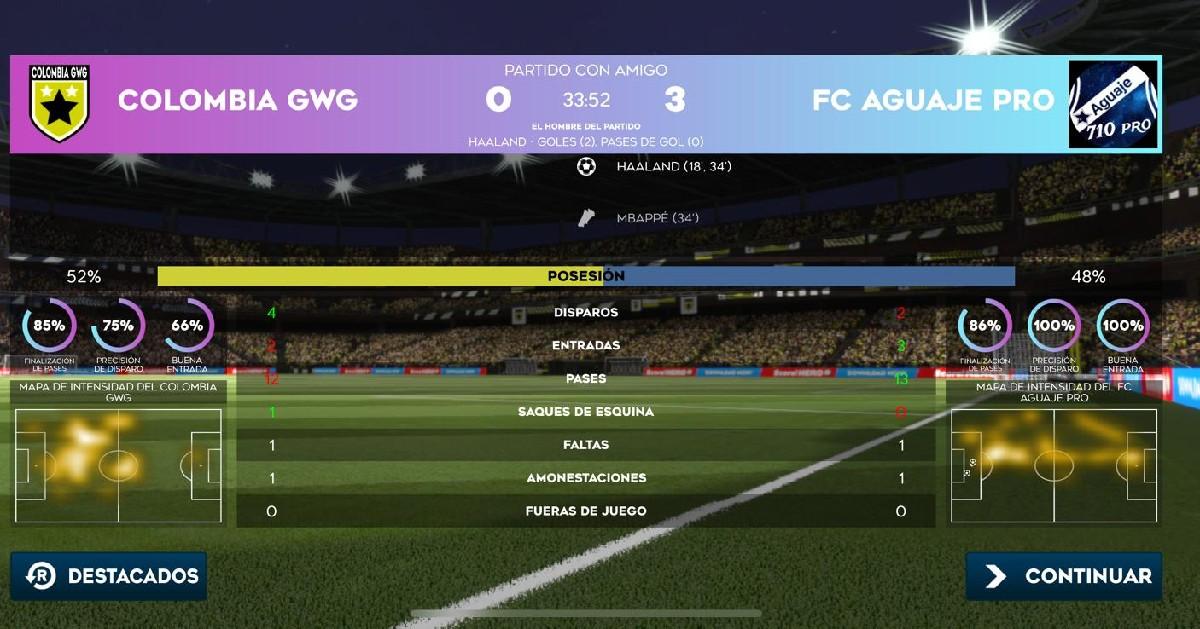Open the Destacados highlights replay
1200x629 pixels.
point(109,576)
